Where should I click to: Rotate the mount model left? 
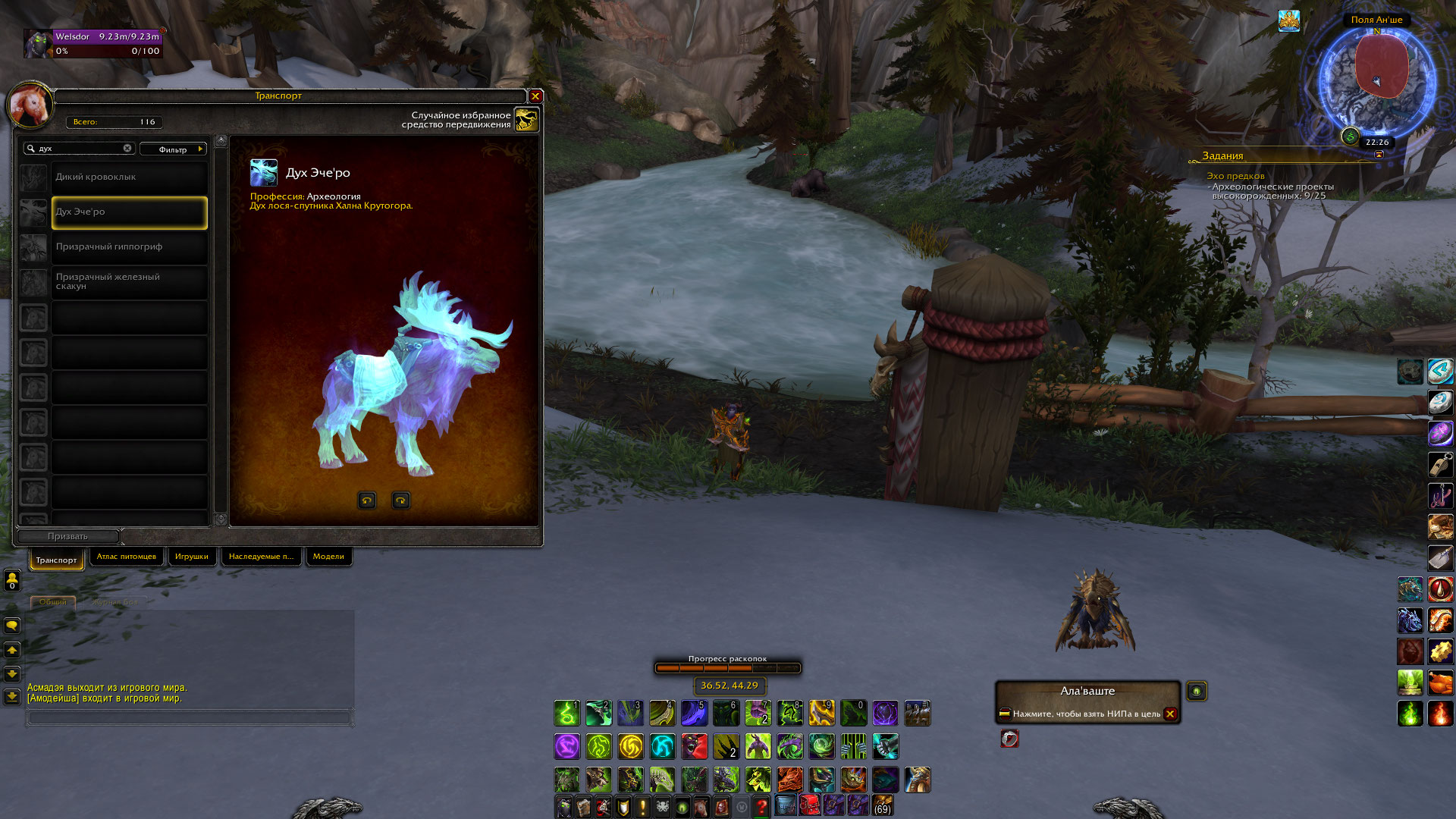point(367,500)
